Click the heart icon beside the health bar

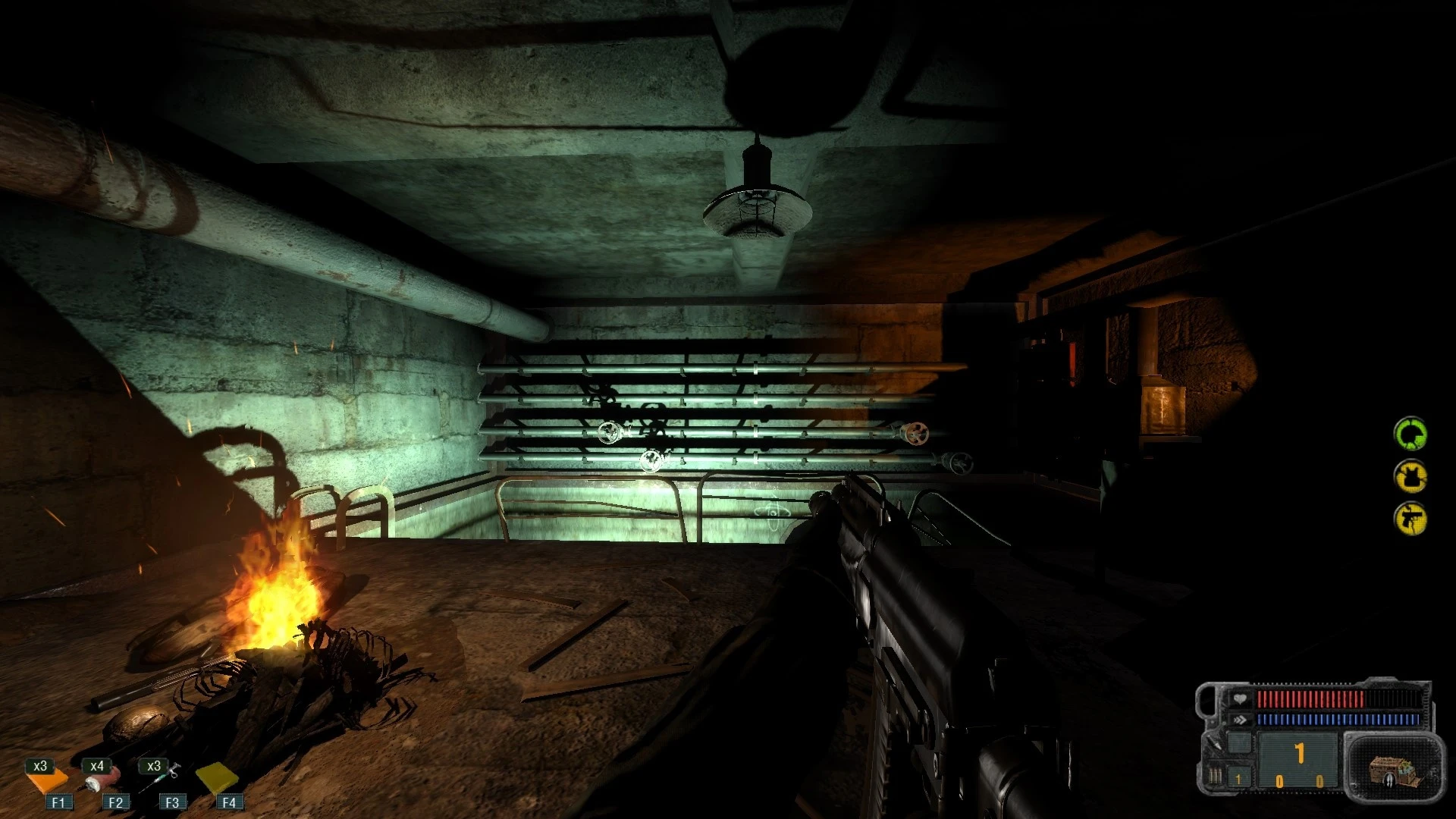tap(1241, 699)
